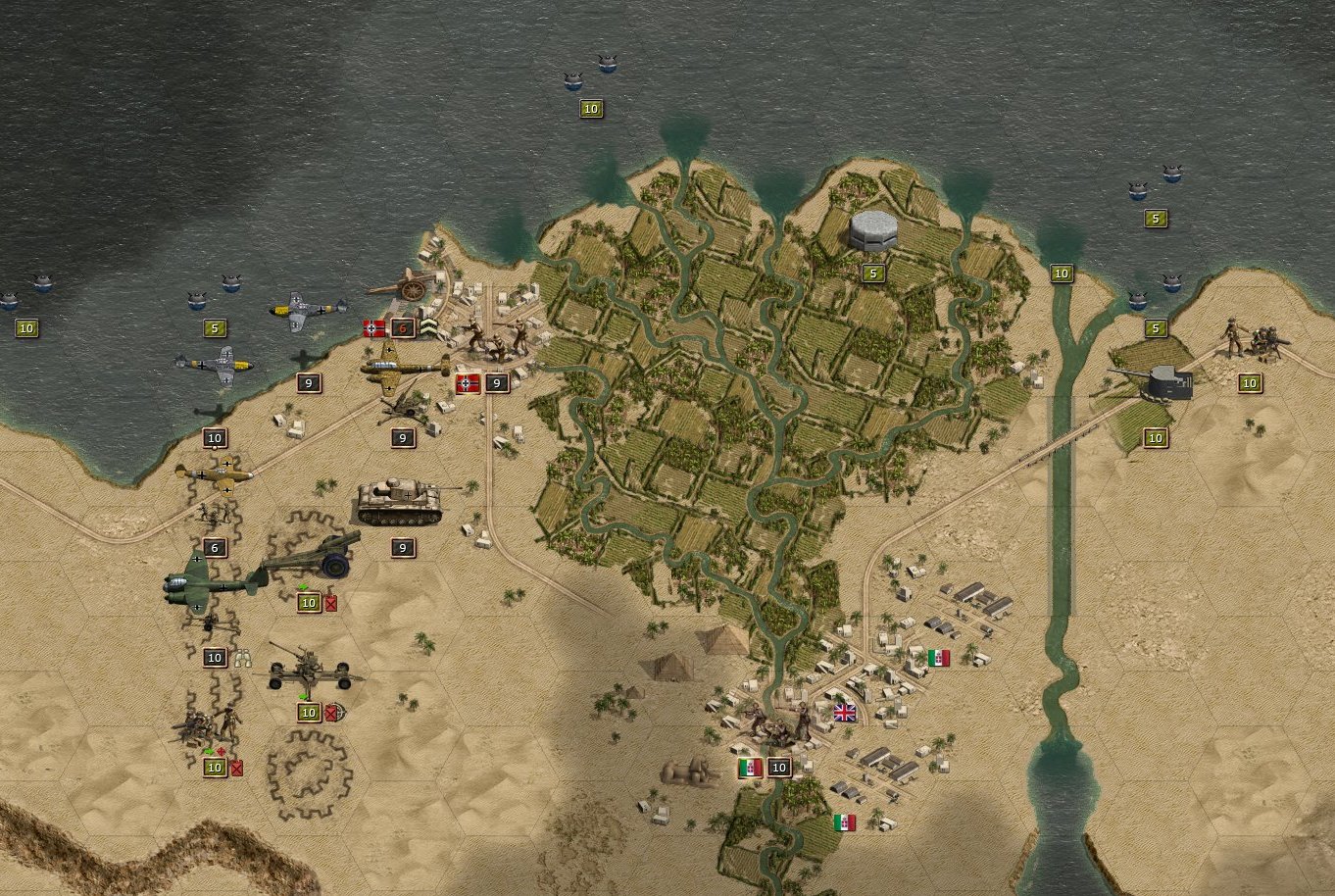The width and height of the screenshot is (1335, 896).
Task: Click the red ammo shortage icon next to the Flak 88
Action: click(331, 713)
